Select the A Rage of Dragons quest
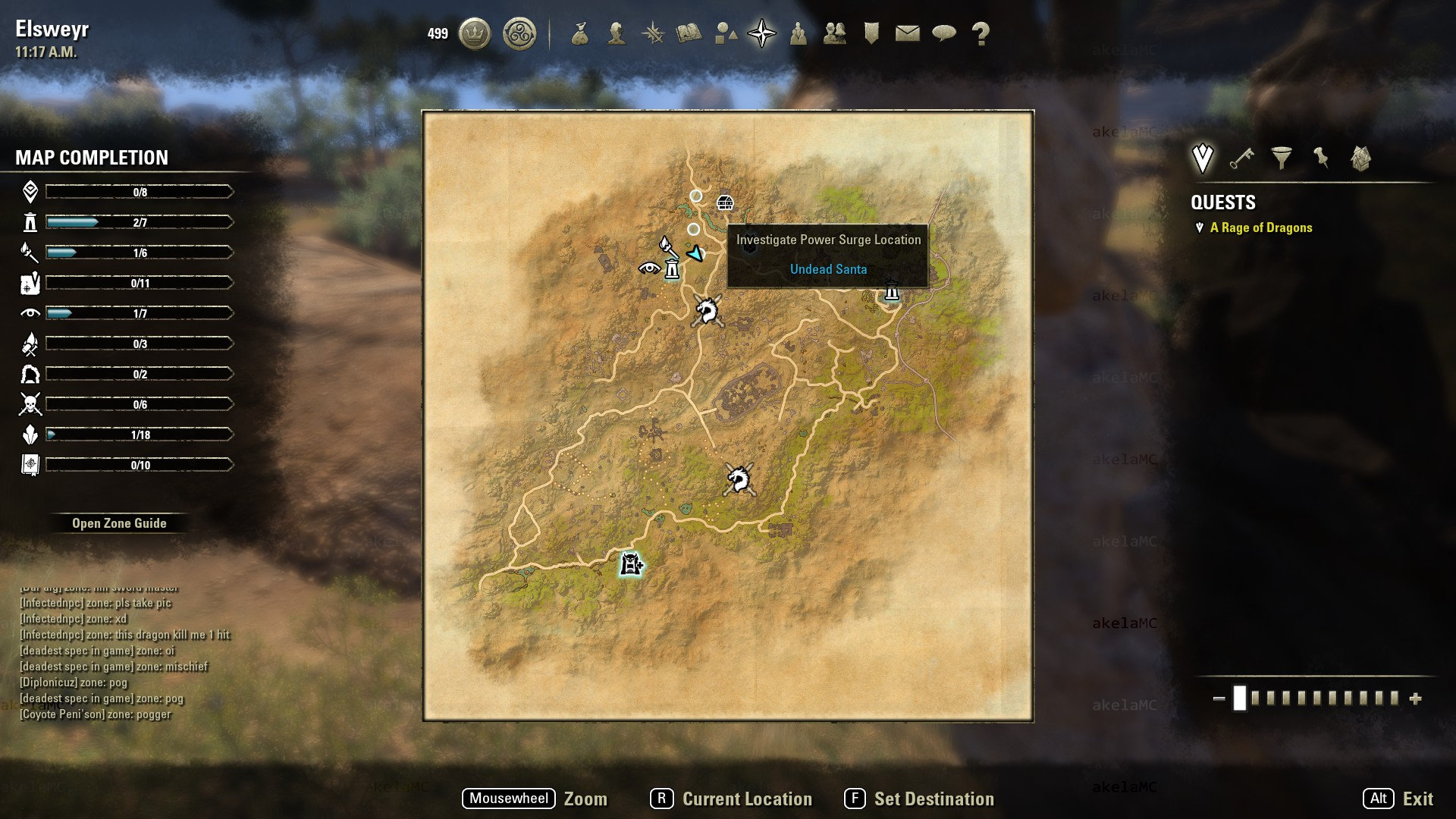Viewport: 1456px width, 819px height. (x=1260, y=227)
